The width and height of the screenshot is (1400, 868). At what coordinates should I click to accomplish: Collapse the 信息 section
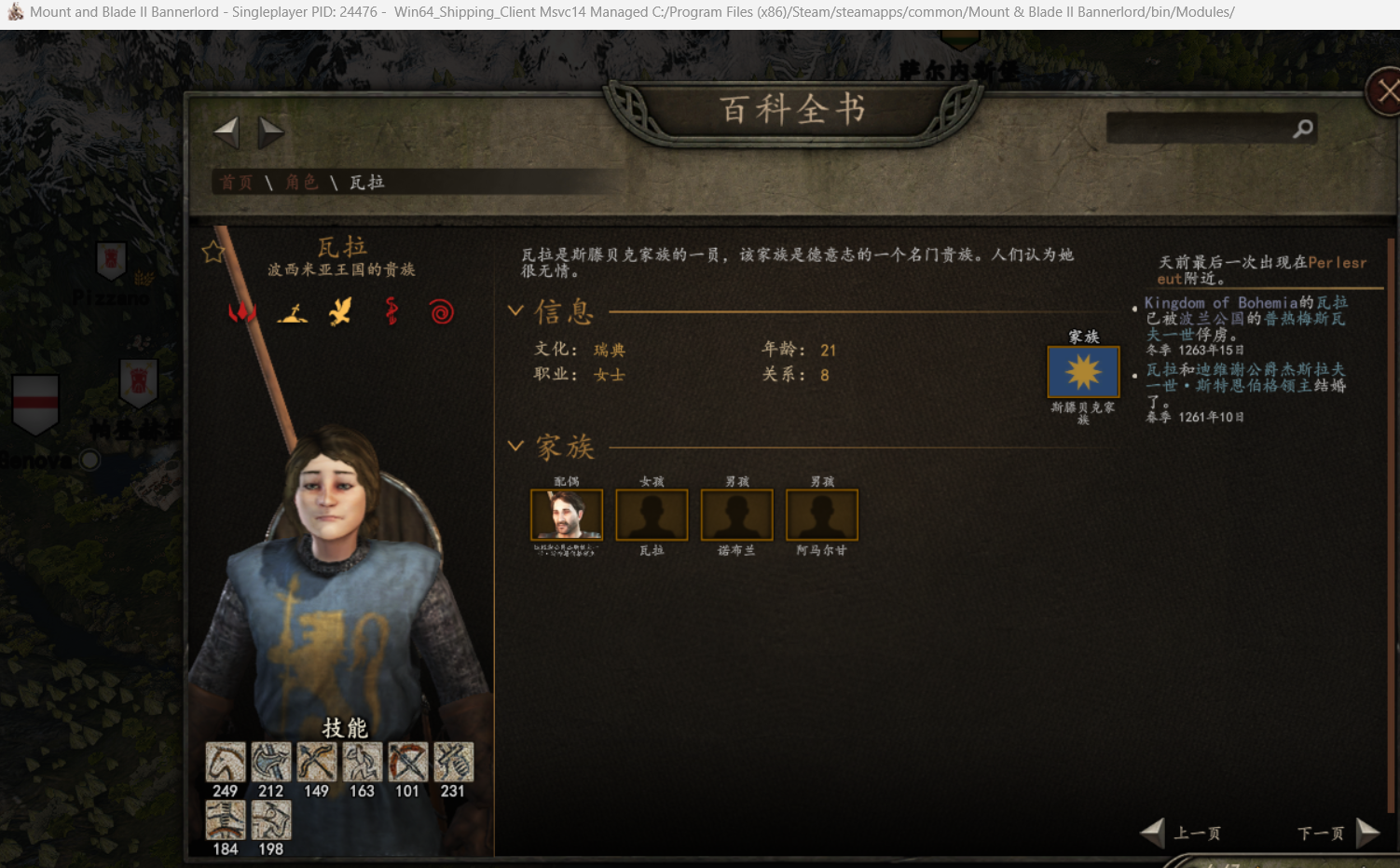(515, 310)
